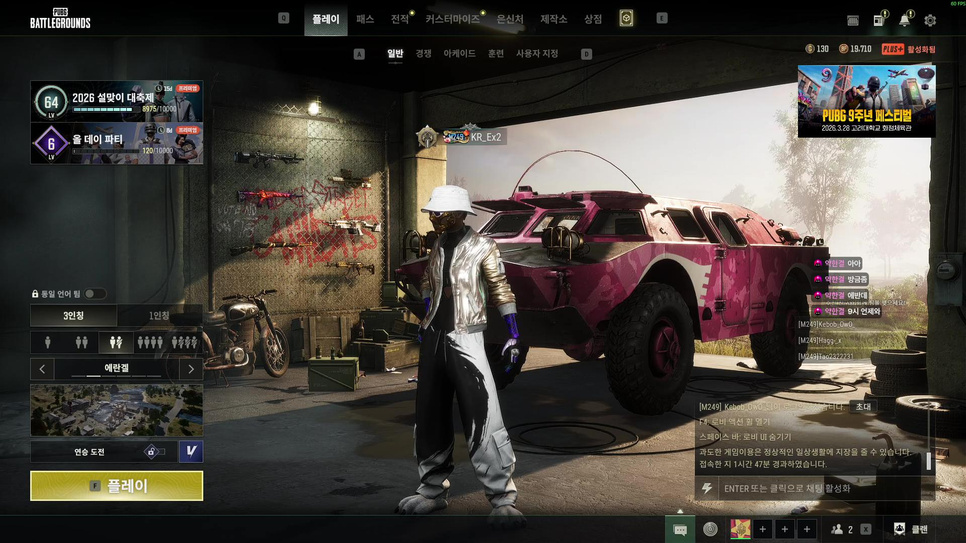The image size is (966, 543).
Task: Click the 초대 invite button in chat
Action: (x=862, y=407)
